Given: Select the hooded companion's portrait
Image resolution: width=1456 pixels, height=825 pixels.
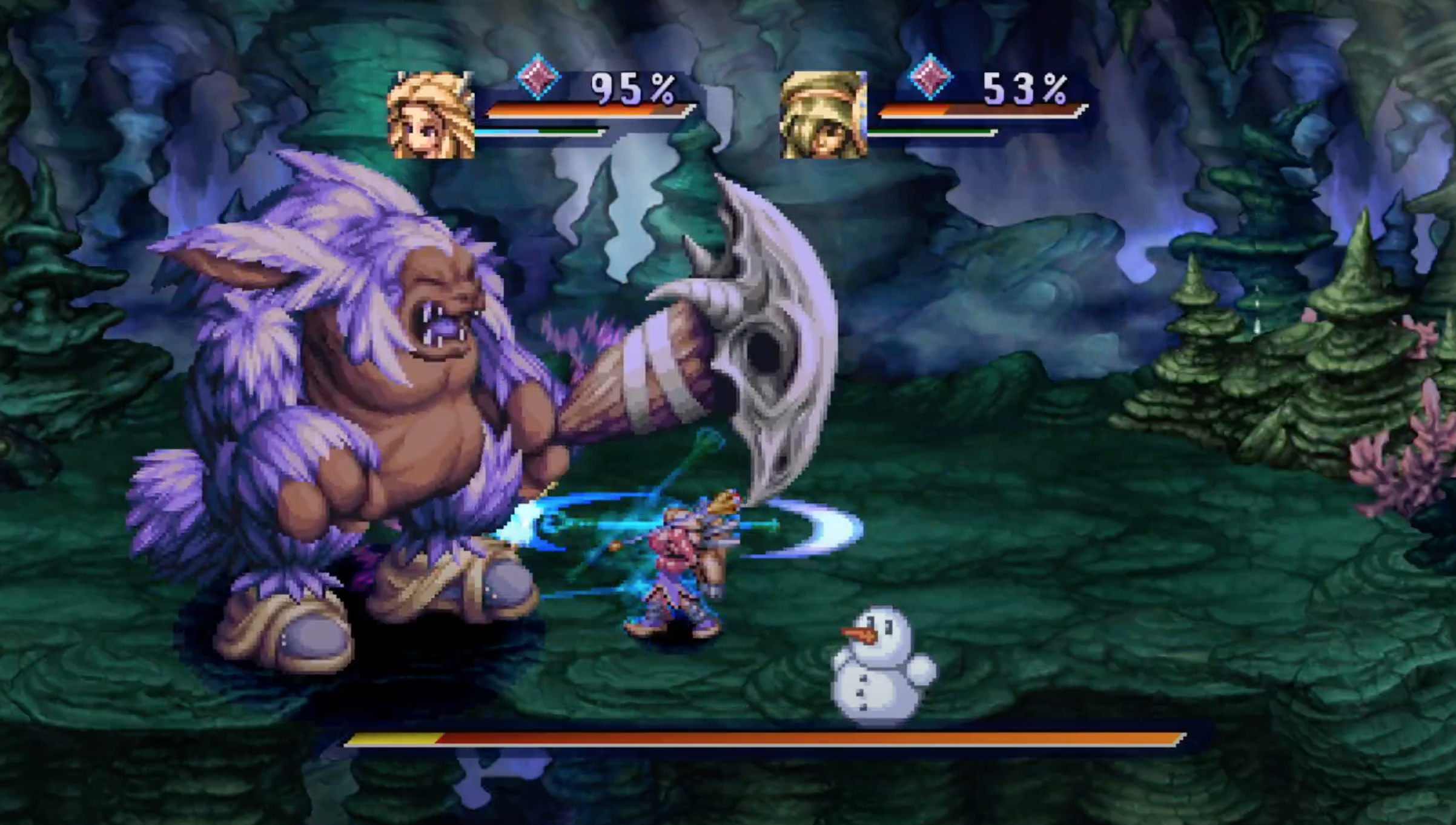Looking at the screenshot, I should tap(823, 115).
